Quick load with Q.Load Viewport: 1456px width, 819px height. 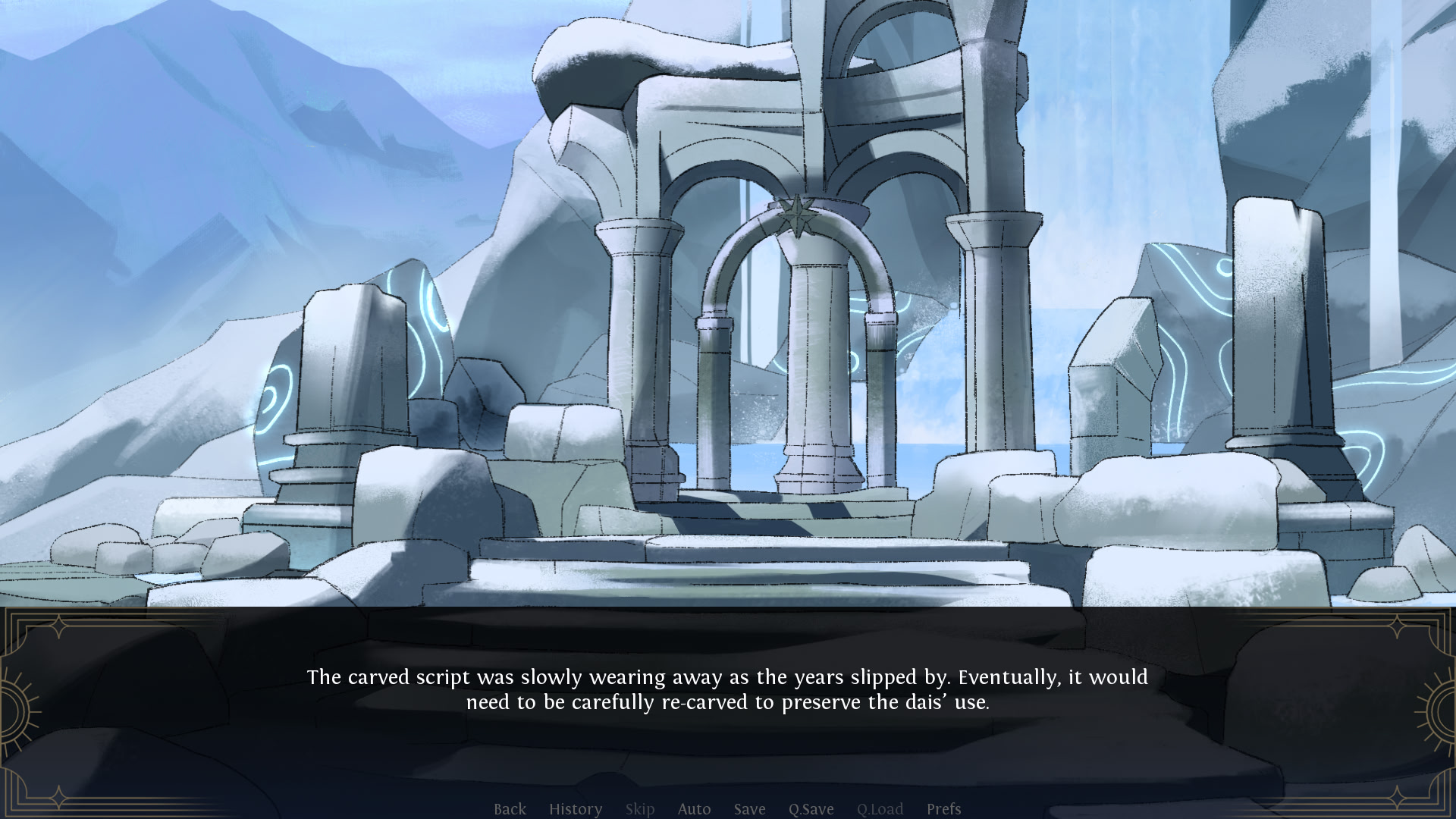tap(880, 809)
